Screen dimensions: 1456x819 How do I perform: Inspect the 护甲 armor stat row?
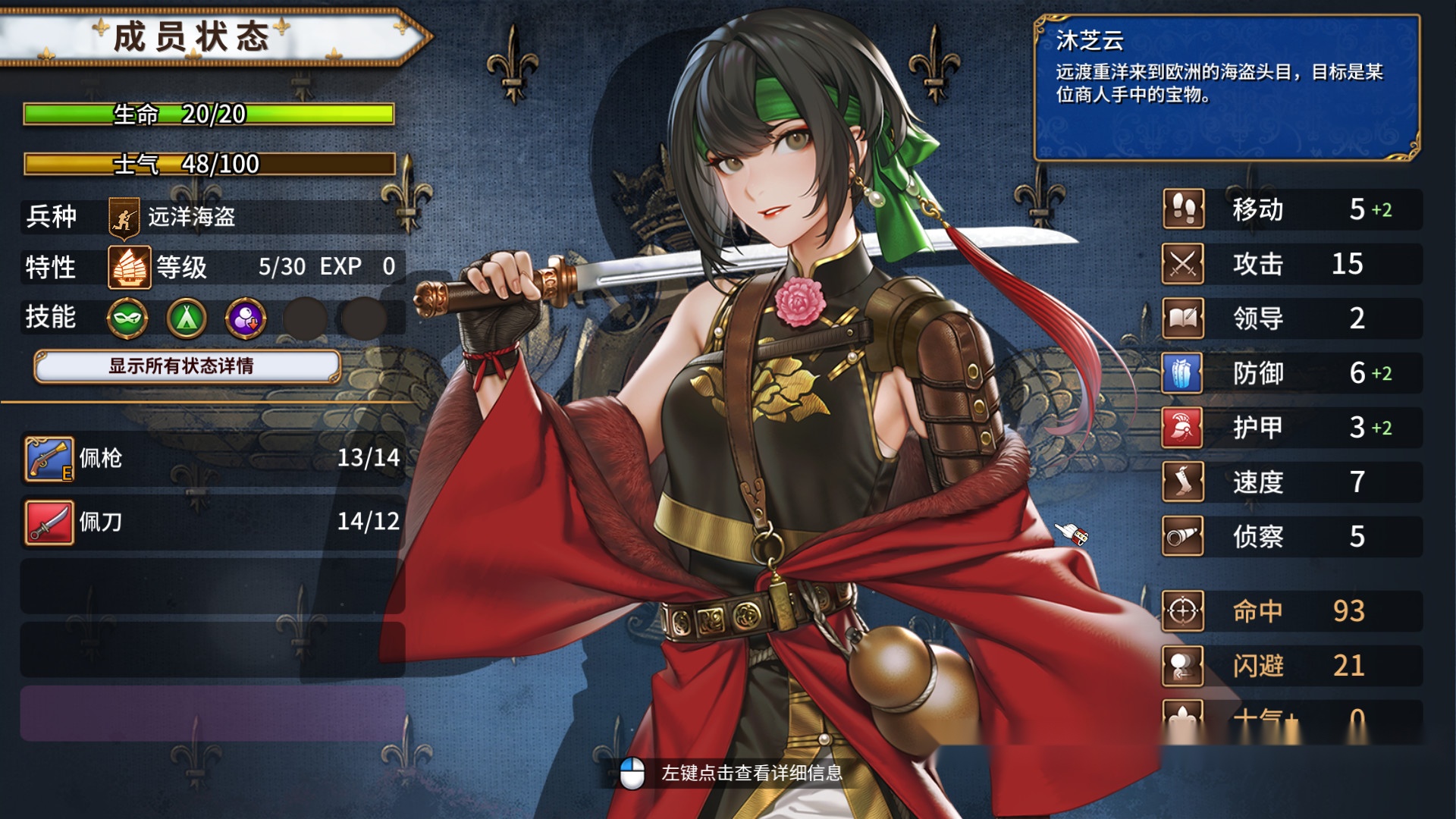(1291, 428)
